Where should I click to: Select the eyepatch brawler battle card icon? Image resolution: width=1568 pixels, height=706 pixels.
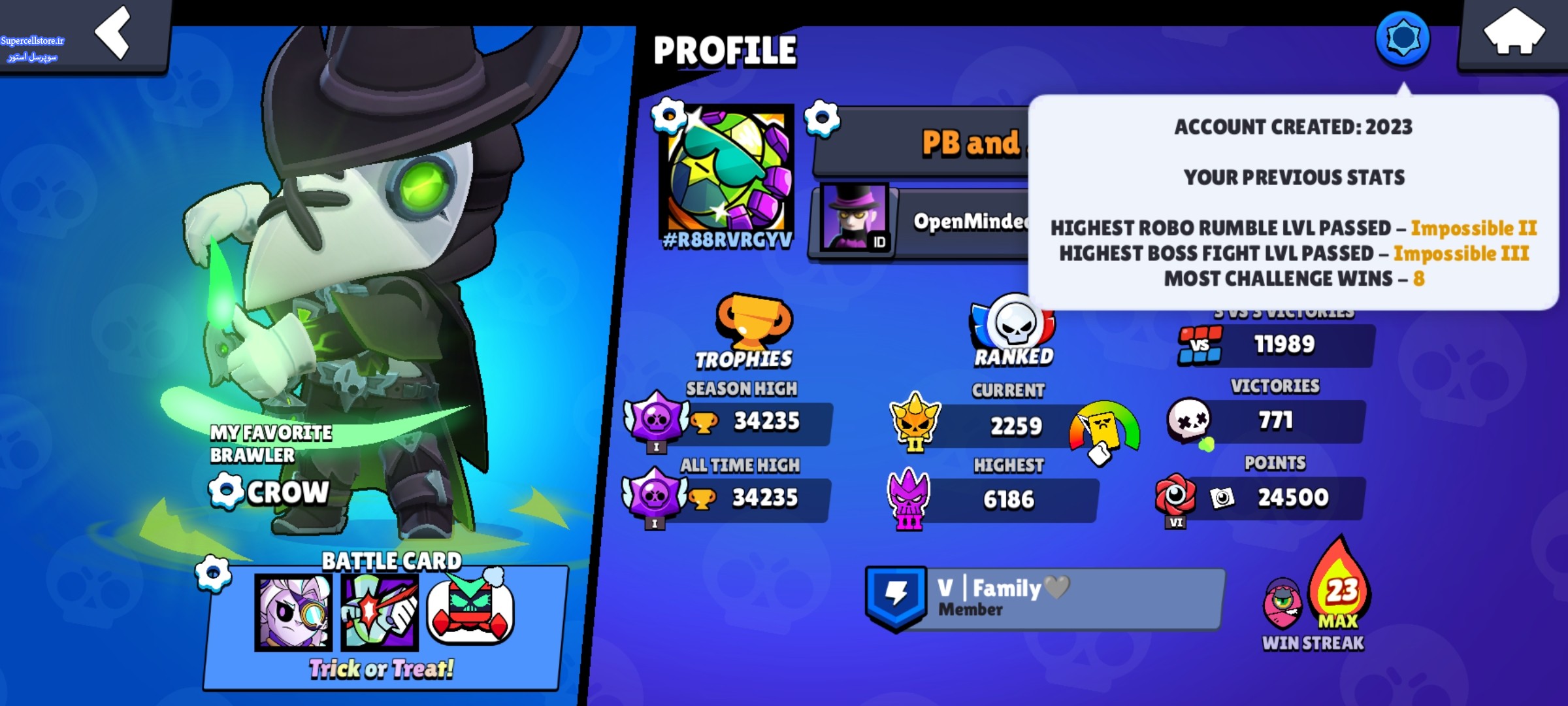[293, 613]
